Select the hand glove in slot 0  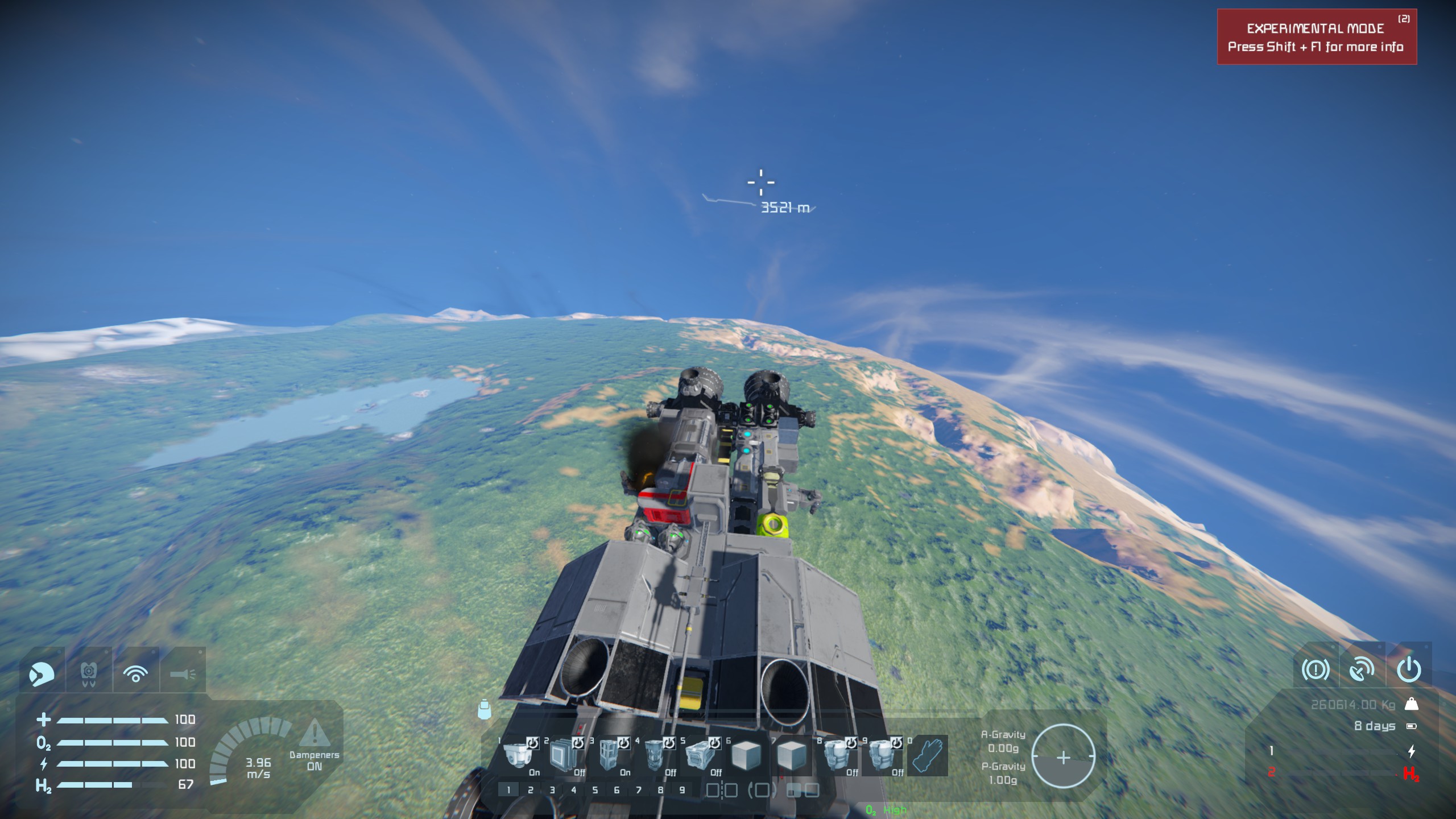tap(928, 755)
